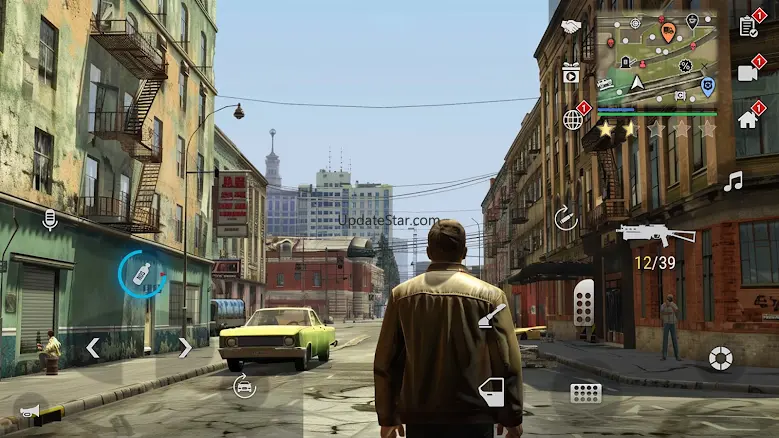779x438 pixels.
Task: Open the house icon
Action: pos(748,119)
